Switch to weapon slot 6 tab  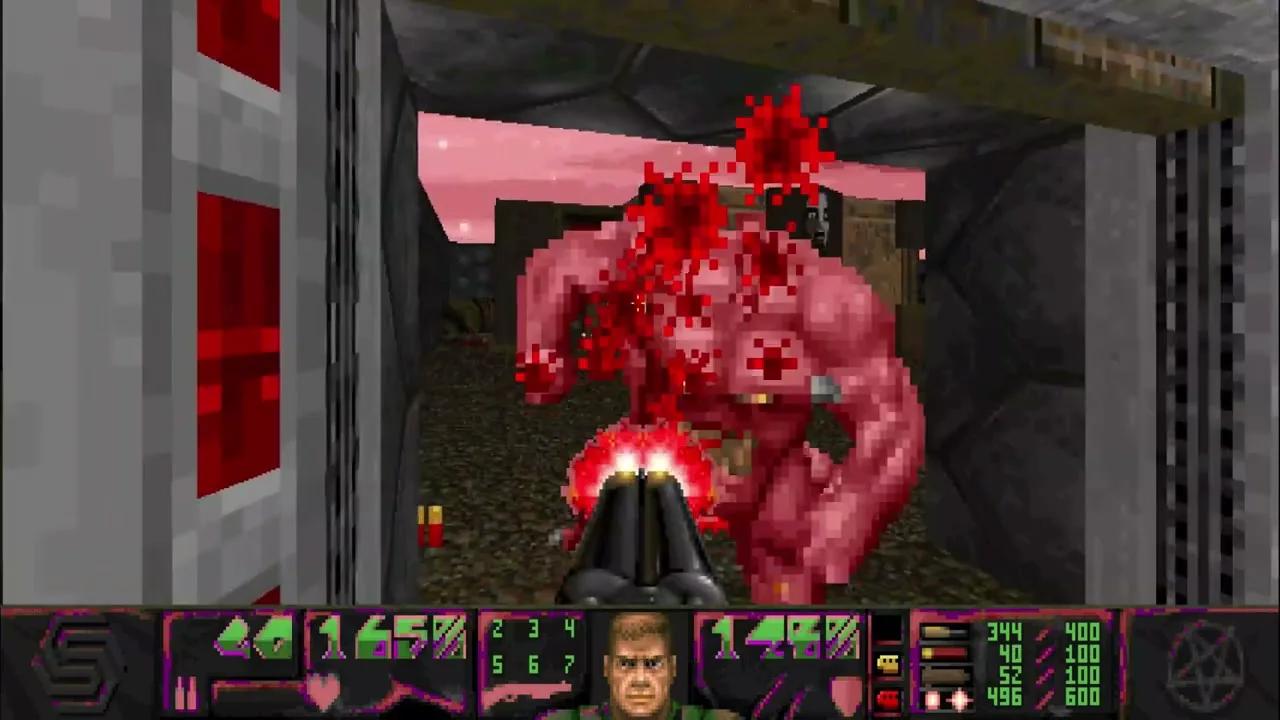532,665
